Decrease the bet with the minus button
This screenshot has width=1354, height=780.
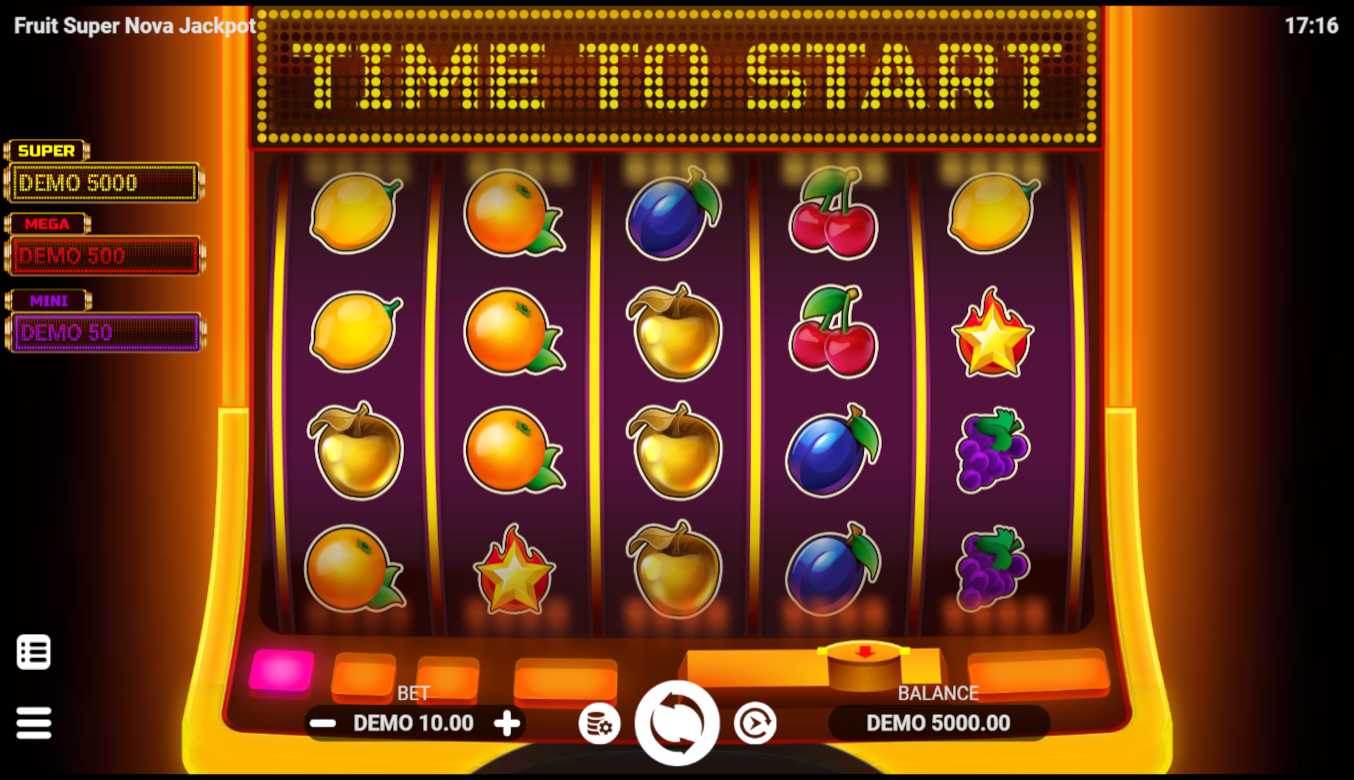point(322,723)
